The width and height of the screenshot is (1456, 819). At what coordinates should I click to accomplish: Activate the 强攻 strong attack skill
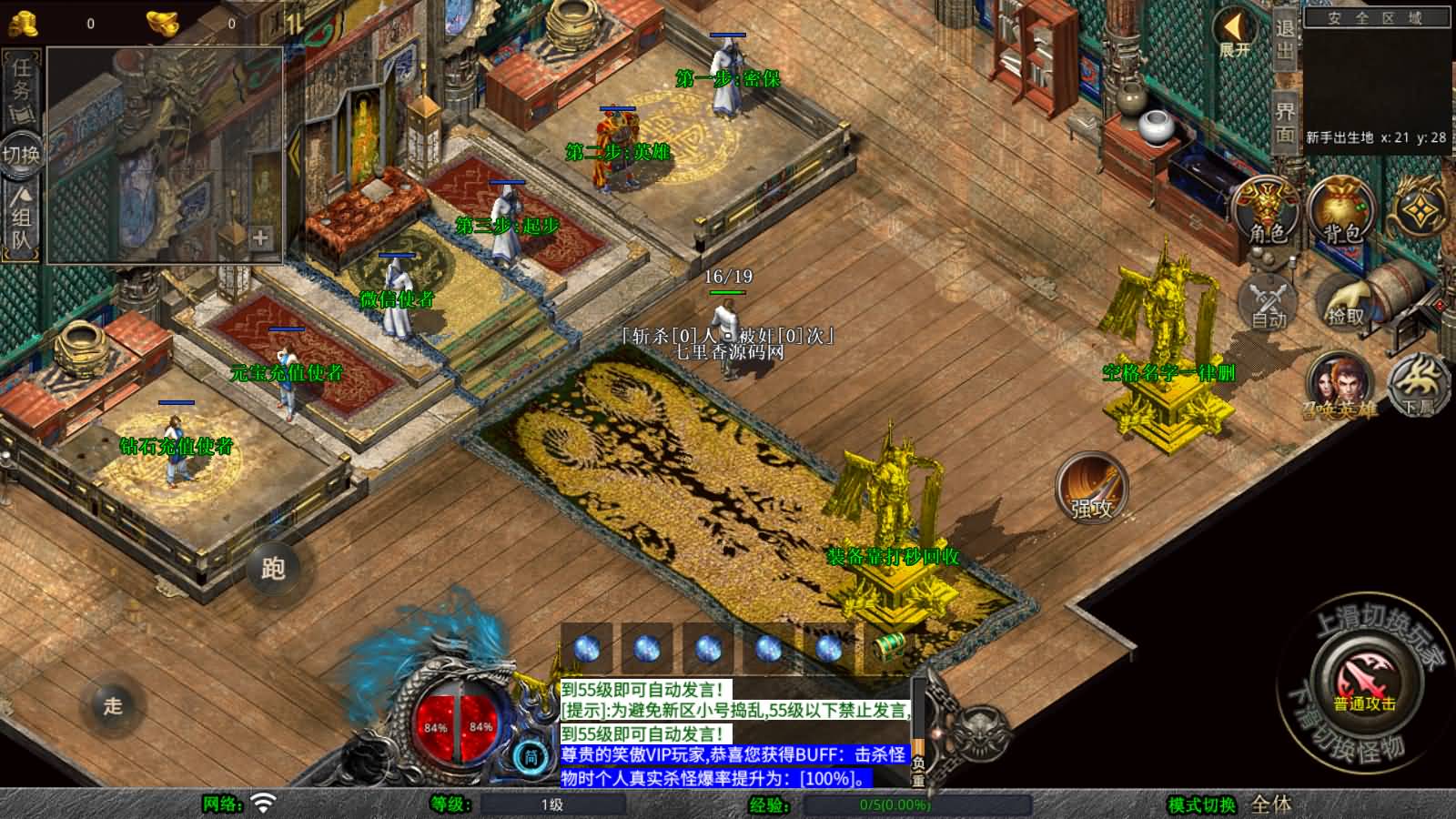[x=1091, y=488]
